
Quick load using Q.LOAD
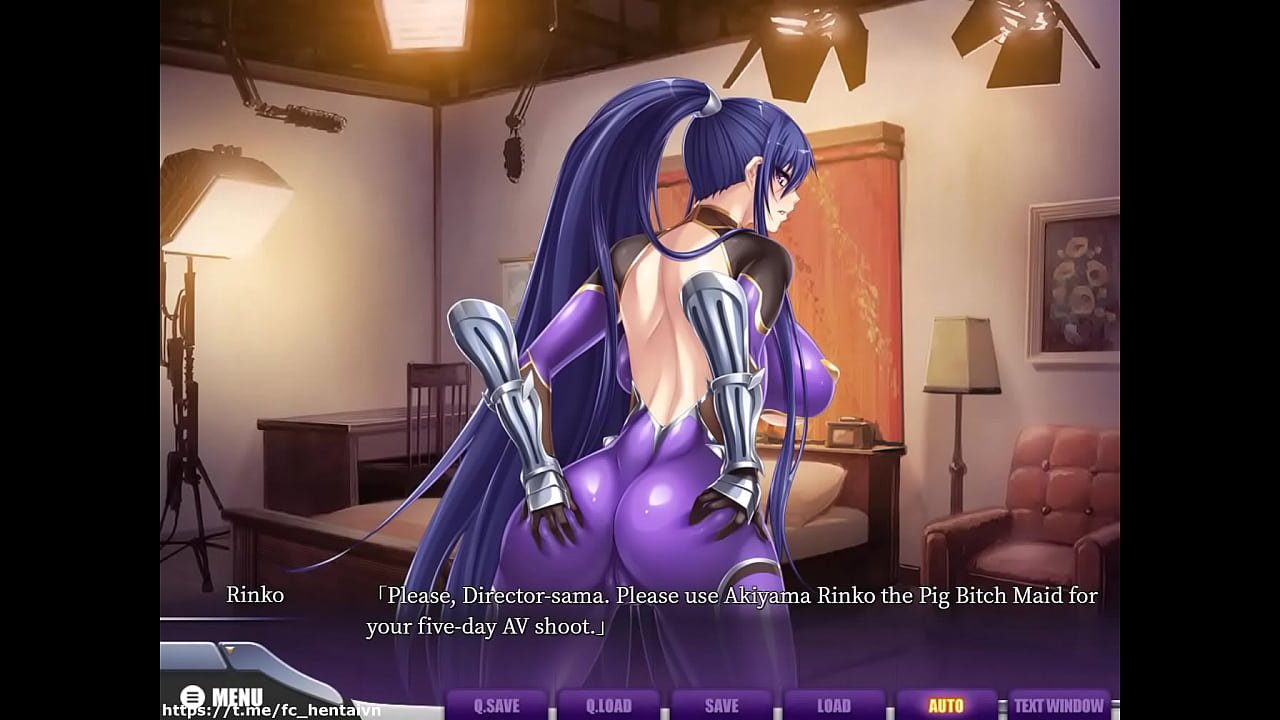[x=608, y=705]
